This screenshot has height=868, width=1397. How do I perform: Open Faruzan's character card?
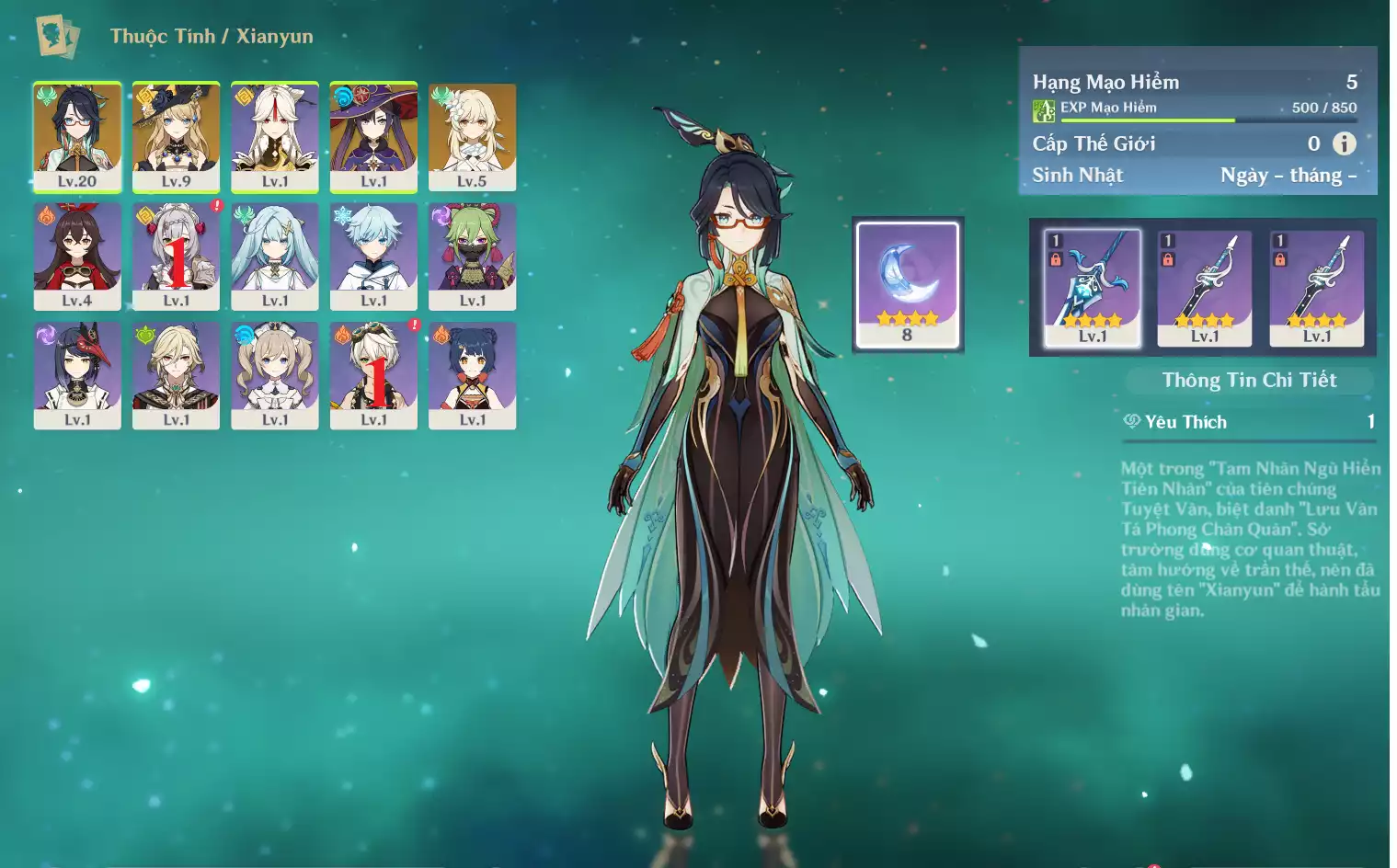[274, 256]
